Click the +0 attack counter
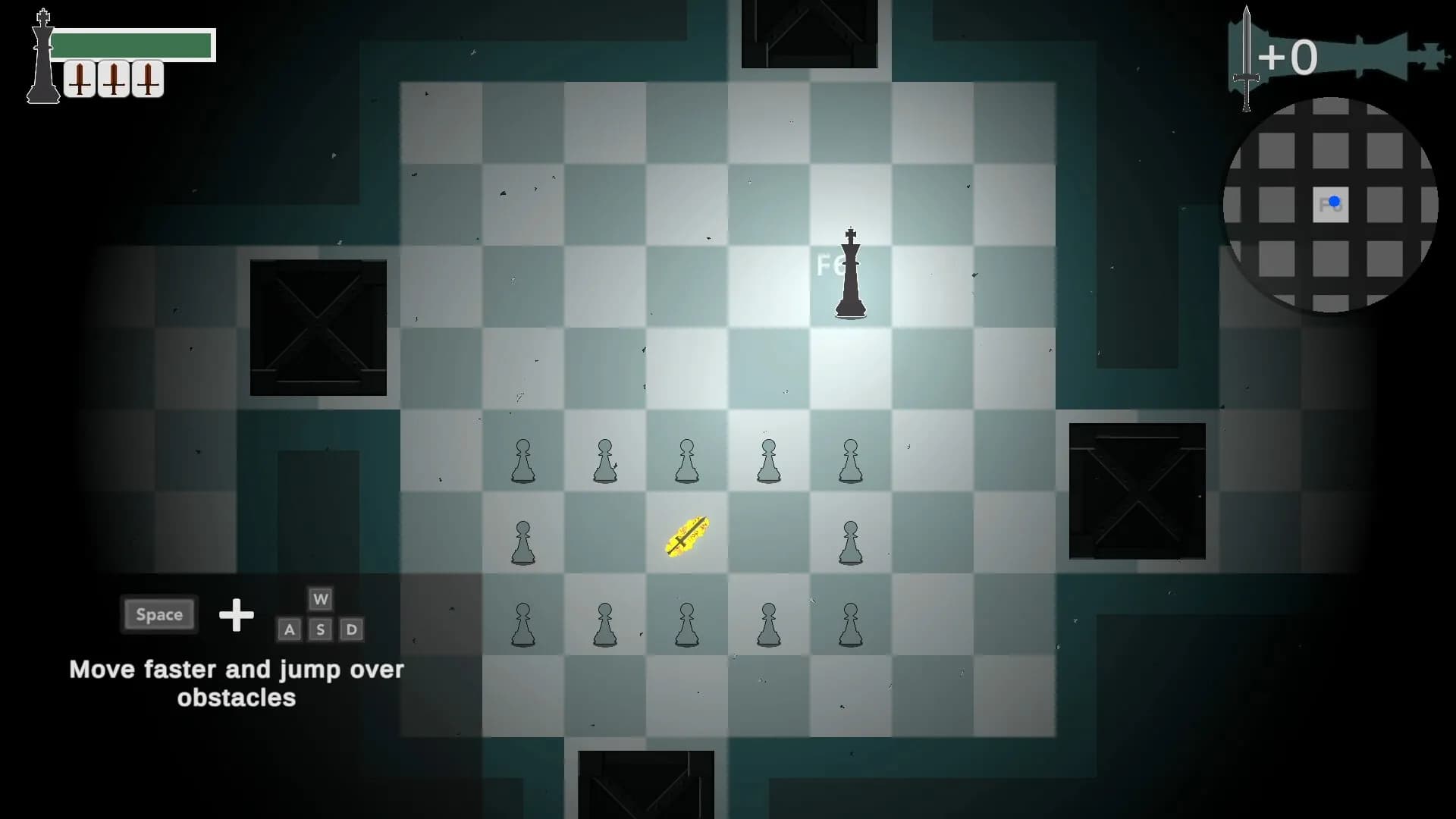The height and width of the screenshot is (819, 1456). (x=1289, y=57)
